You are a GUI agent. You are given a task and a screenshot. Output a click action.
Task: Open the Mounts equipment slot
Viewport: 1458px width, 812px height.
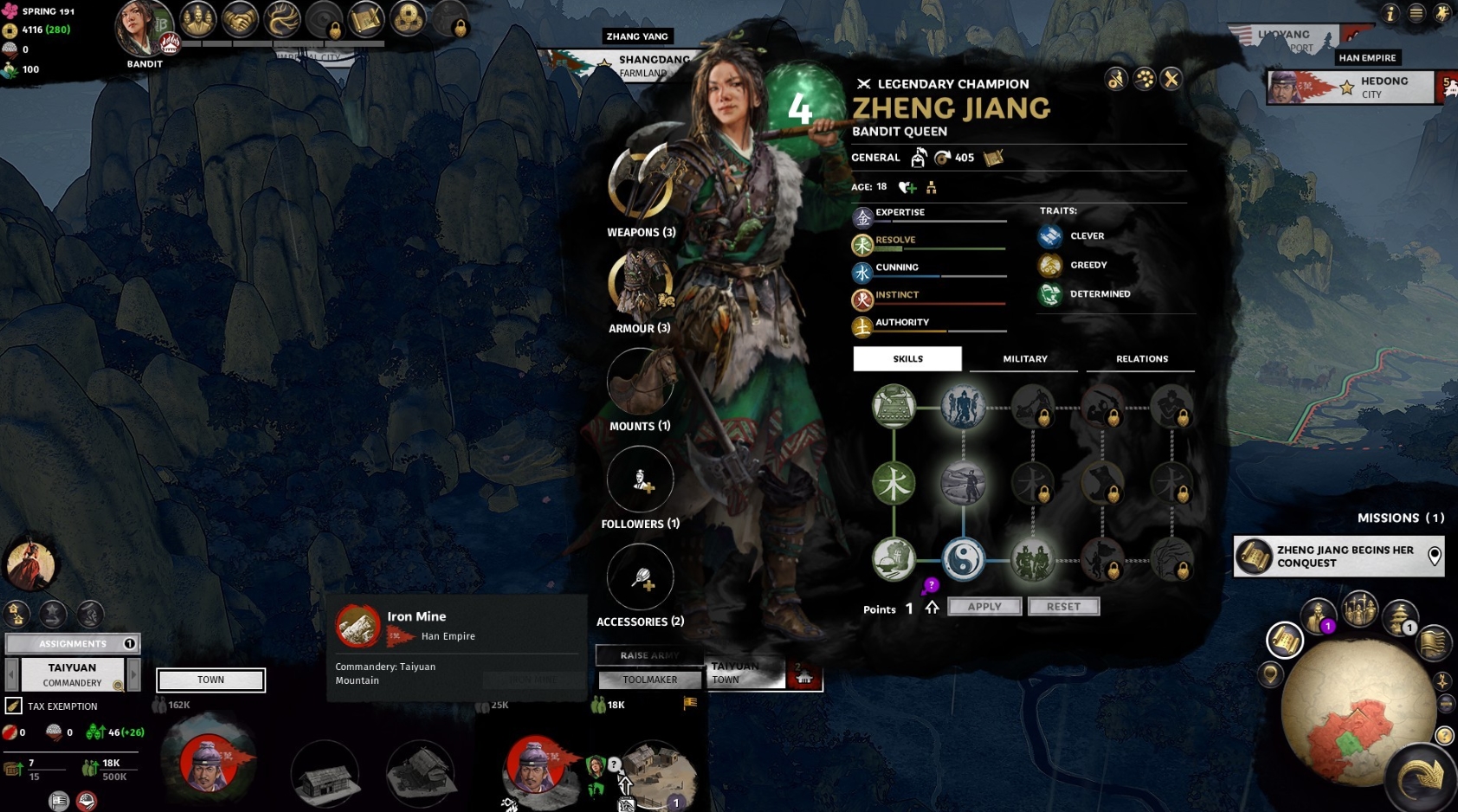[640, 381]
